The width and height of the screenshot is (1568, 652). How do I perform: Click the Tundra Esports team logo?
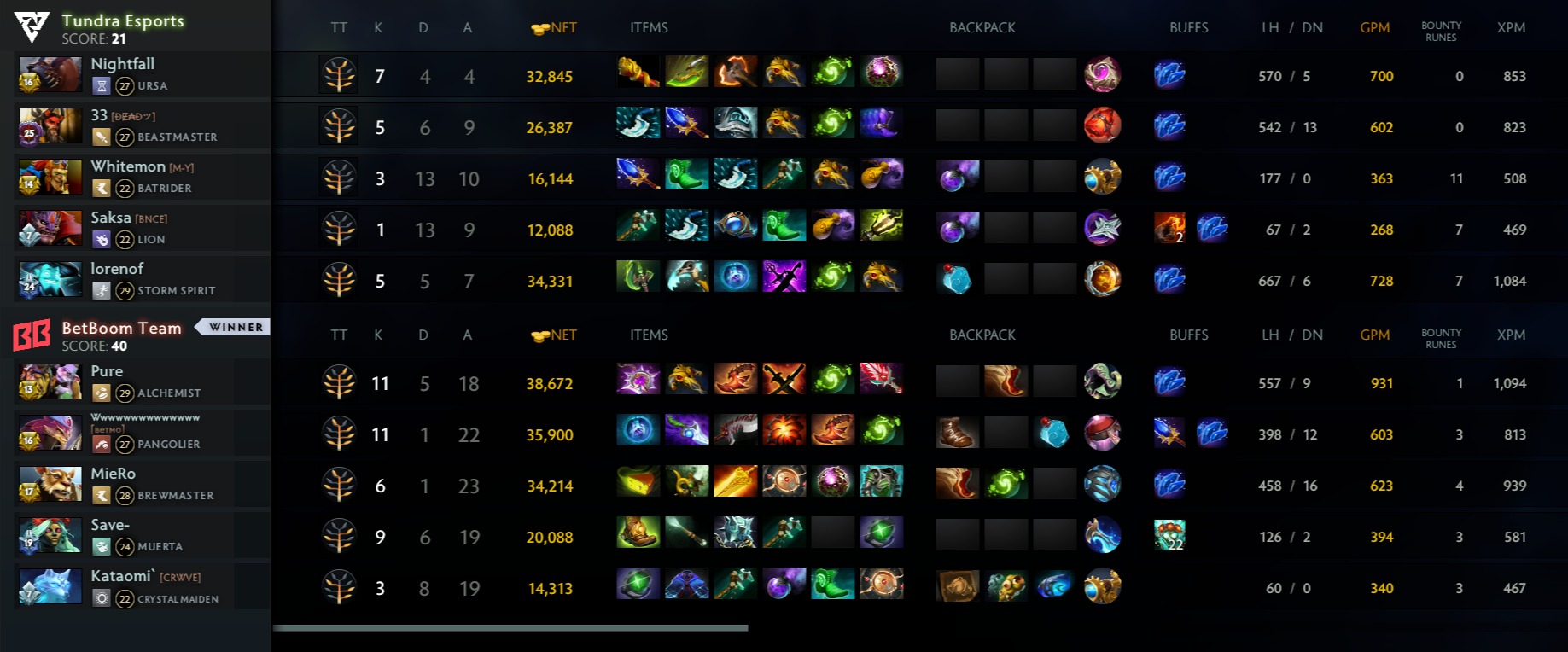tap(32, 28)
